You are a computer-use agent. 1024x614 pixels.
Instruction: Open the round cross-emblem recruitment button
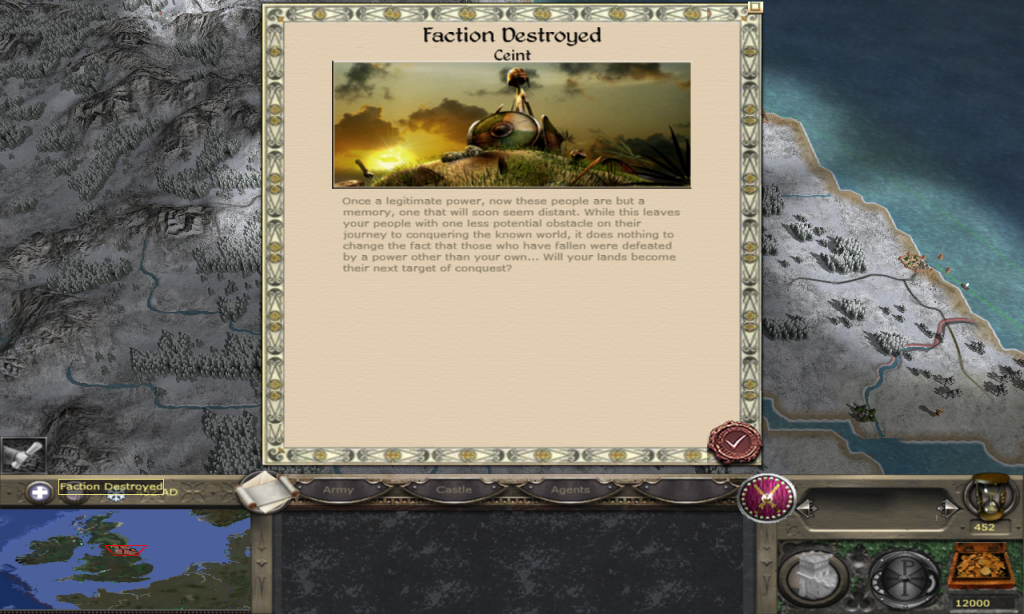(903, 573)
